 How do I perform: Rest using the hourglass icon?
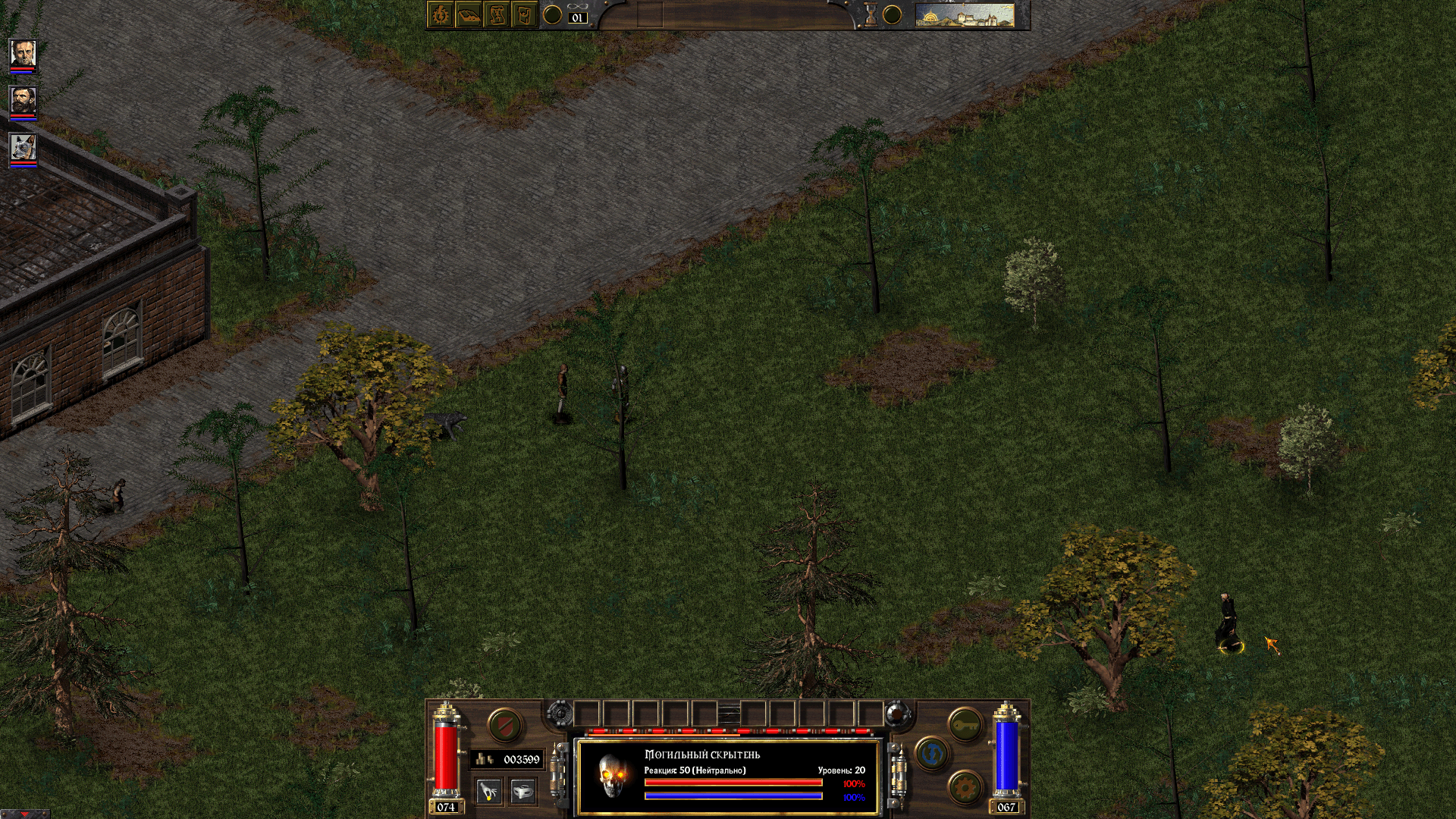(871, 14)
